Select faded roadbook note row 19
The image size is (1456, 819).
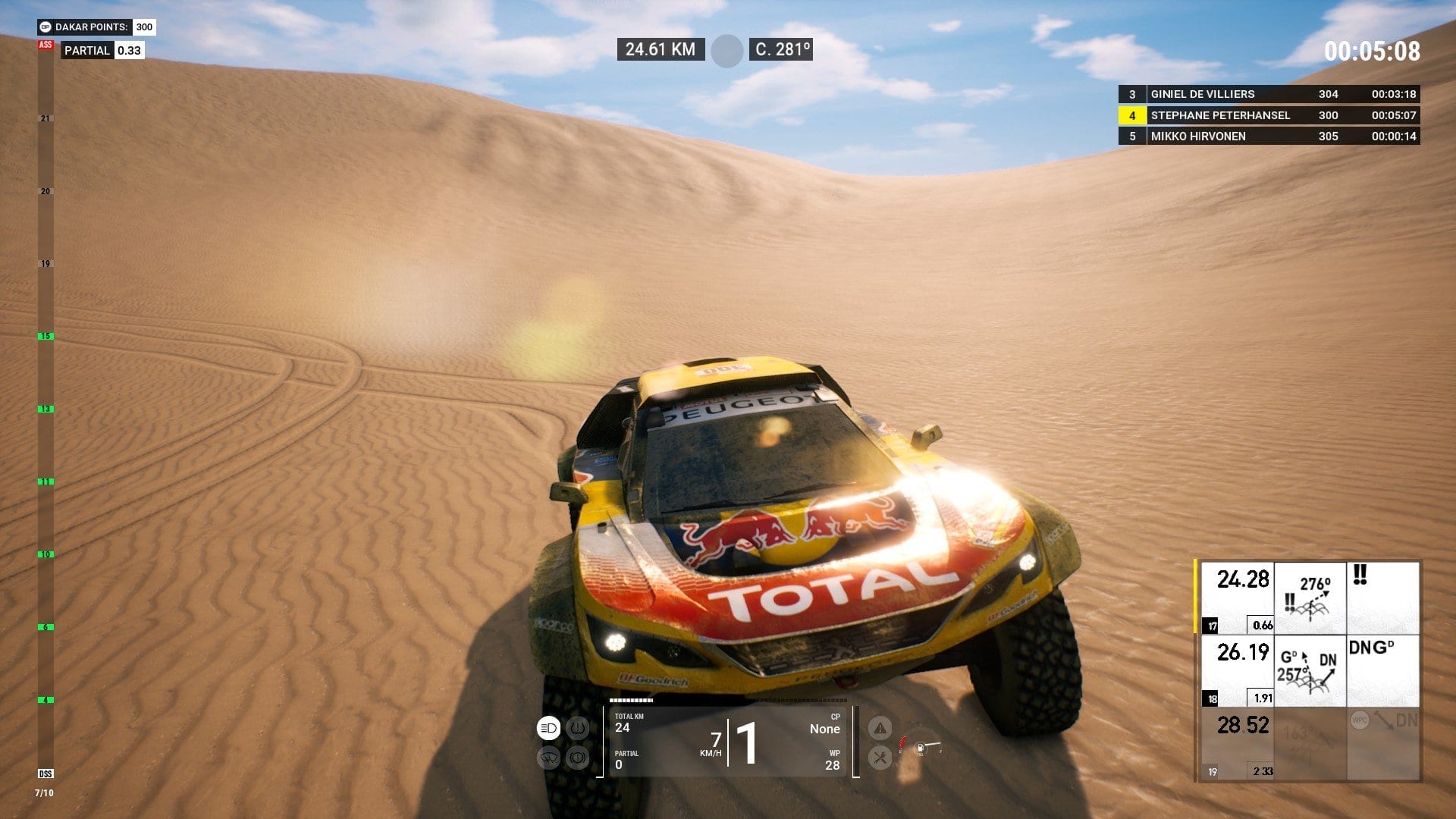(1308, 744)
